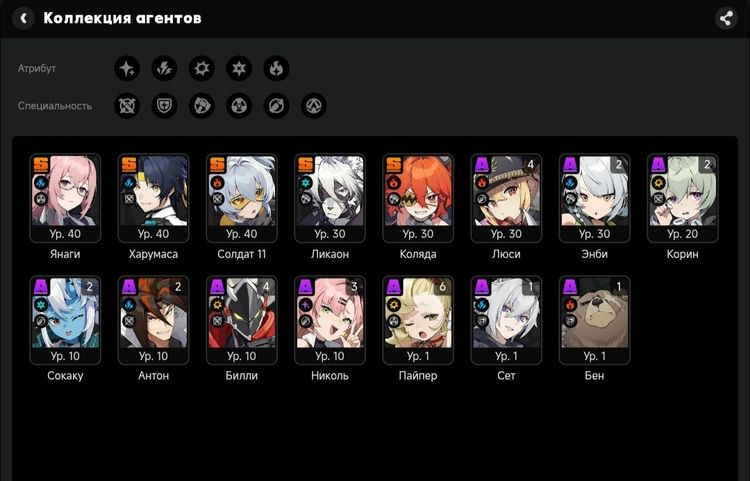Choose pink-haired agent Николь

point(329,319)
